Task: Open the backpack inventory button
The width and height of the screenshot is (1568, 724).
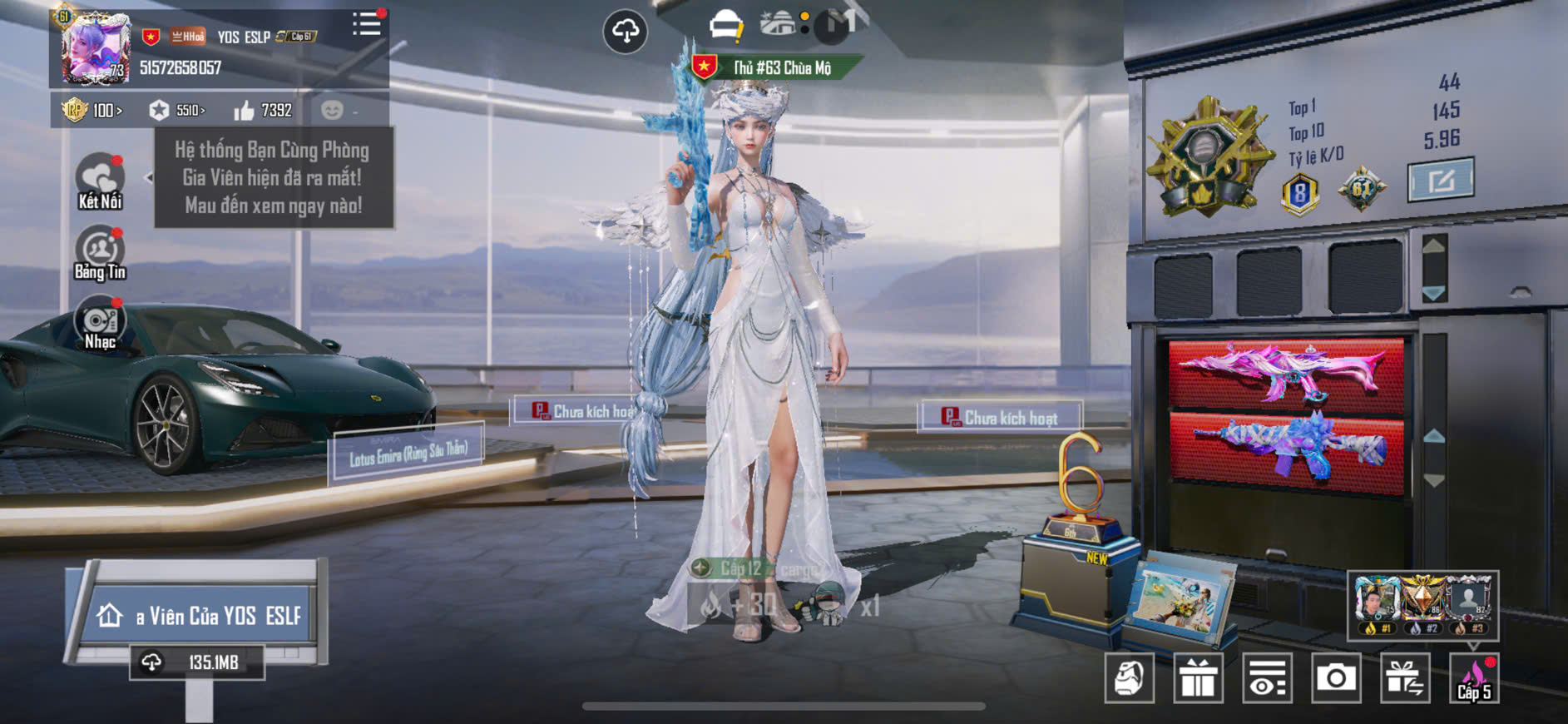Action: (x=1129, y=678)
